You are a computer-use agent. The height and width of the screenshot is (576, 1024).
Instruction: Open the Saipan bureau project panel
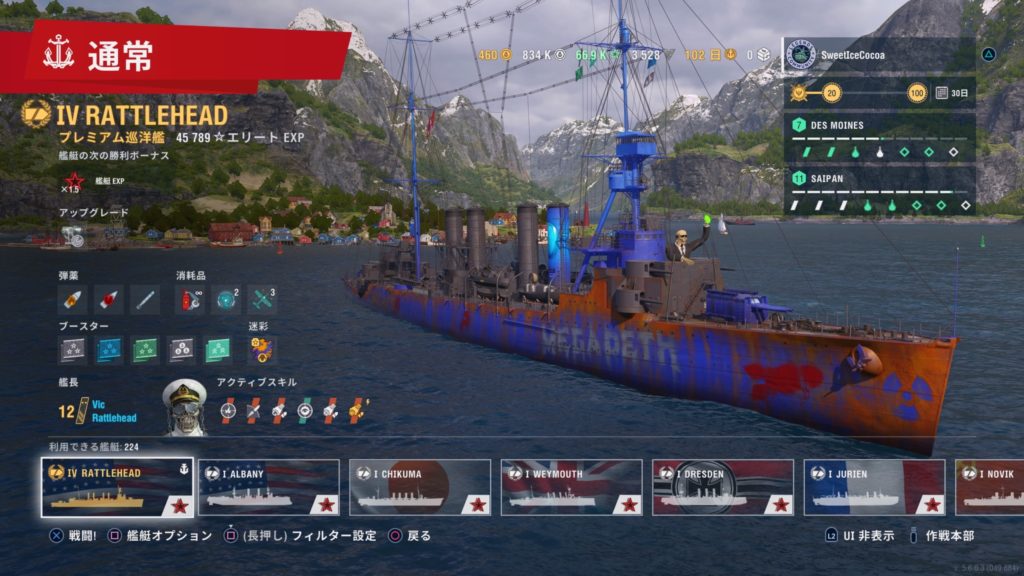[x=878, y=191]
